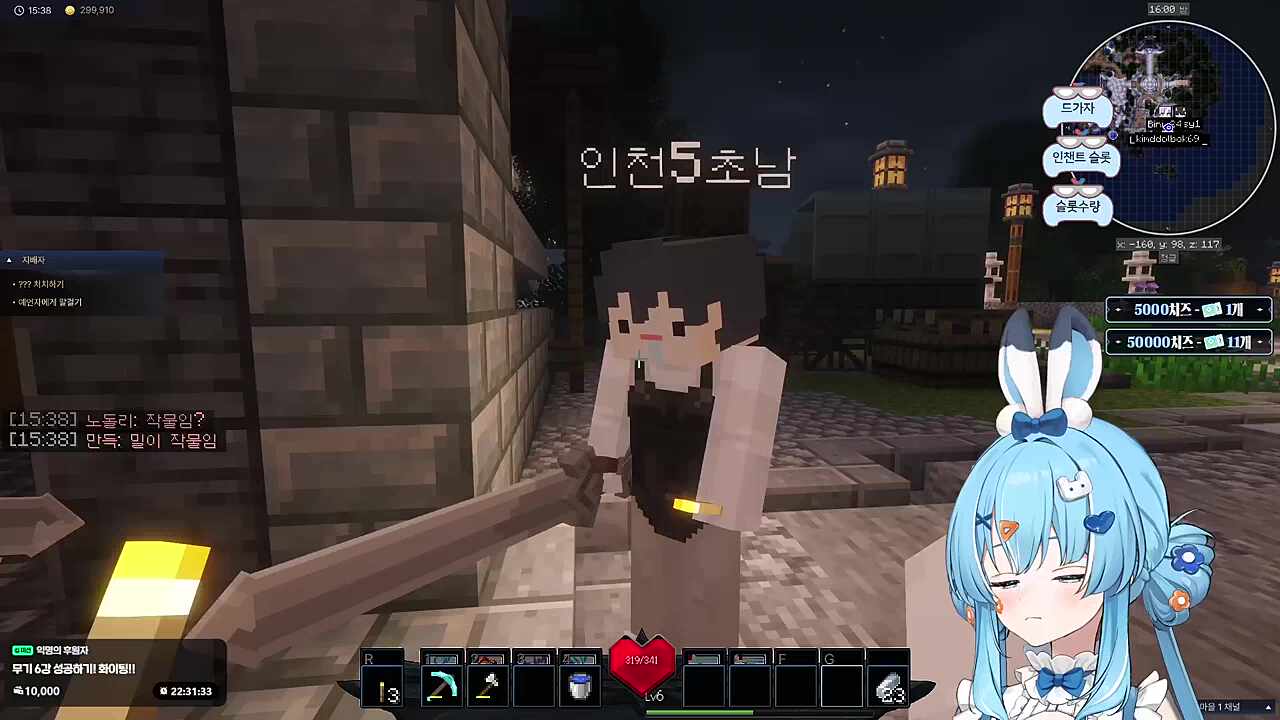Click the right arrow on the 50000치즈 row
Image resolution: width=1280 pixels, height=720 pixels.
[x=1259, y=342]
